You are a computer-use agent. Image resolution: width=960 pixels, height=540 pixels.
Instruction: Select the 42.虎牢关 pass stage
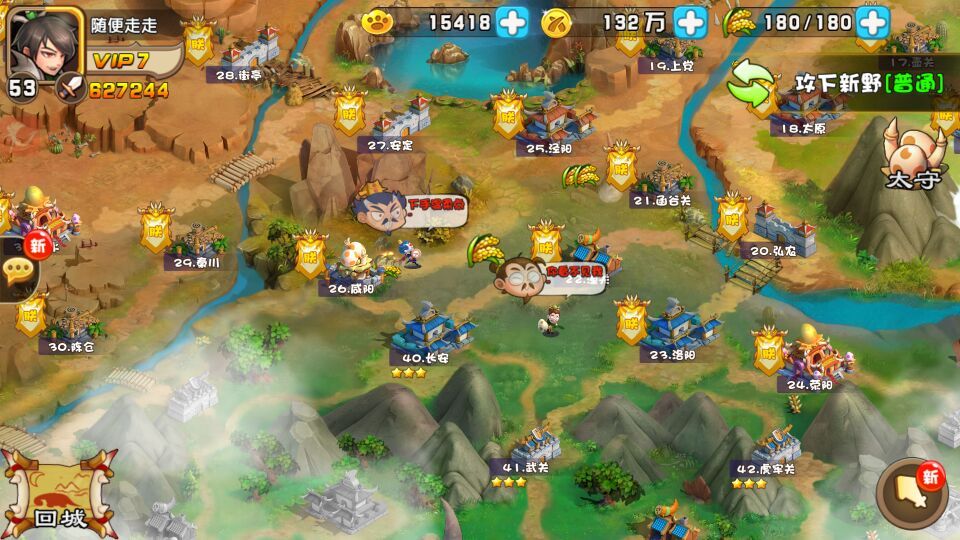(x=774, y=446)
